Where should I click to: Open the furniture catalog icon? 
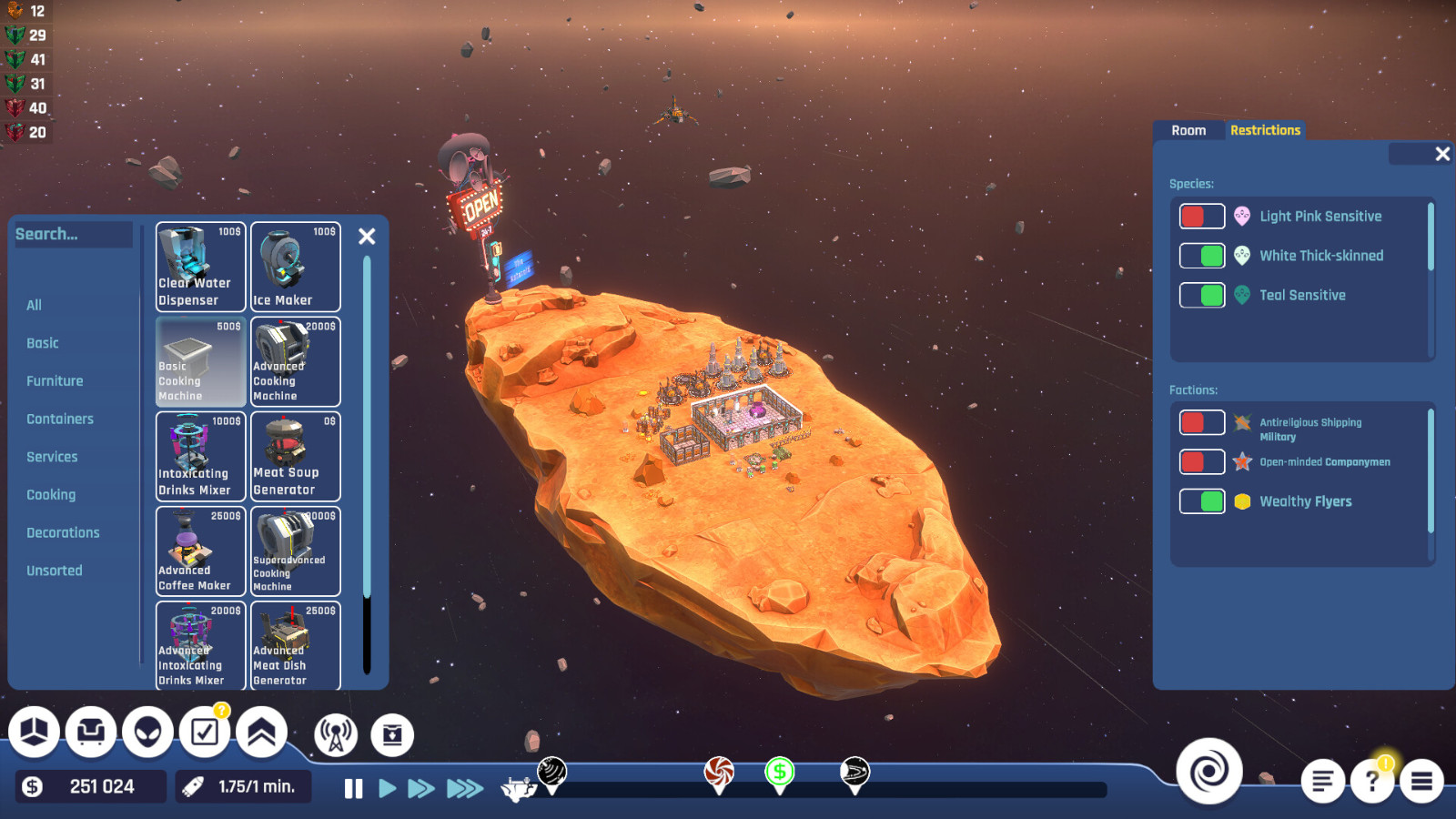click(x=90, y=732)
